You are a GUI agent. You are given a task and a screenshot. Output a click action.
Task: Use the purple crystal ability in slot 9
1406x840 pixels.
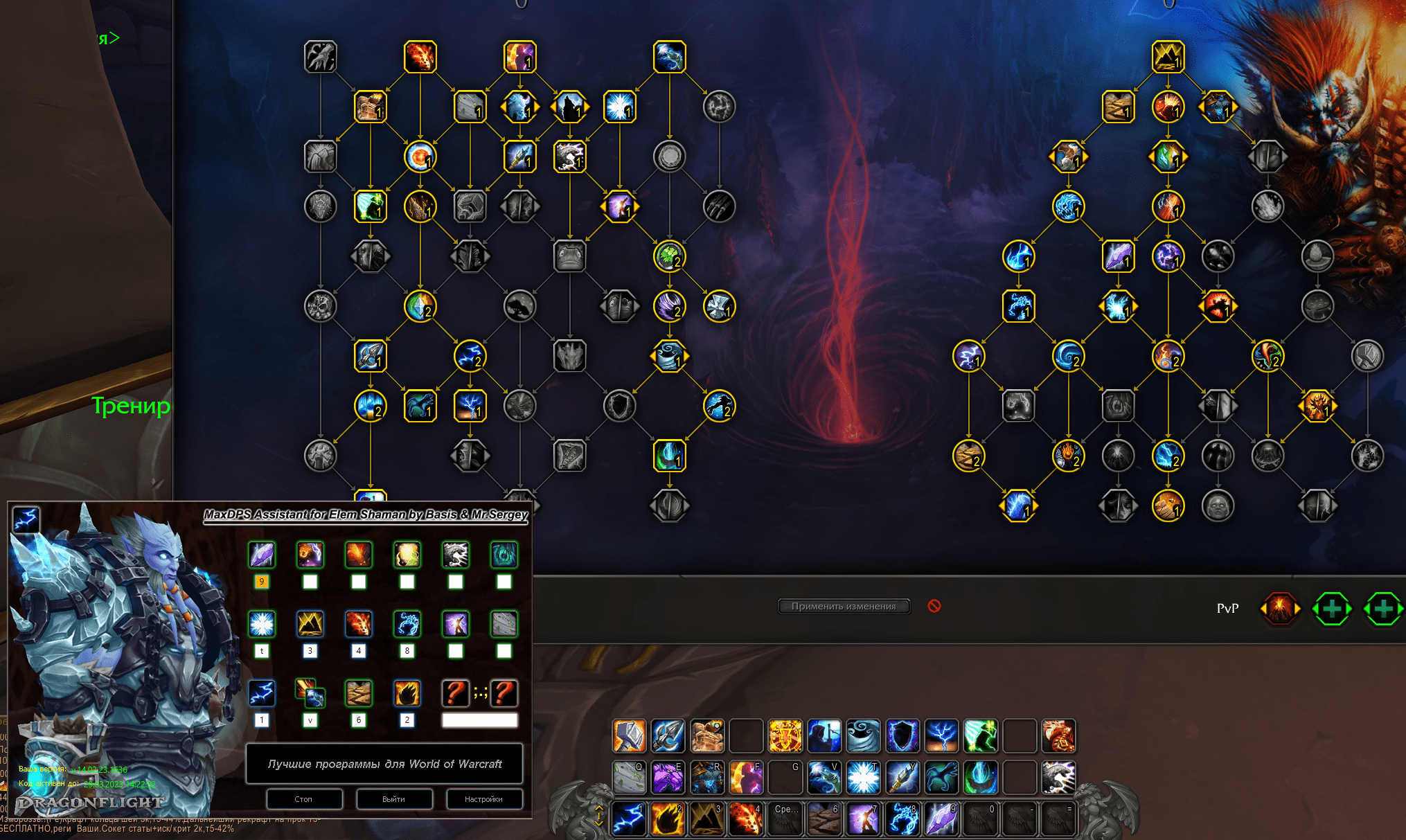pyautogui.click(x=942, y=819)
